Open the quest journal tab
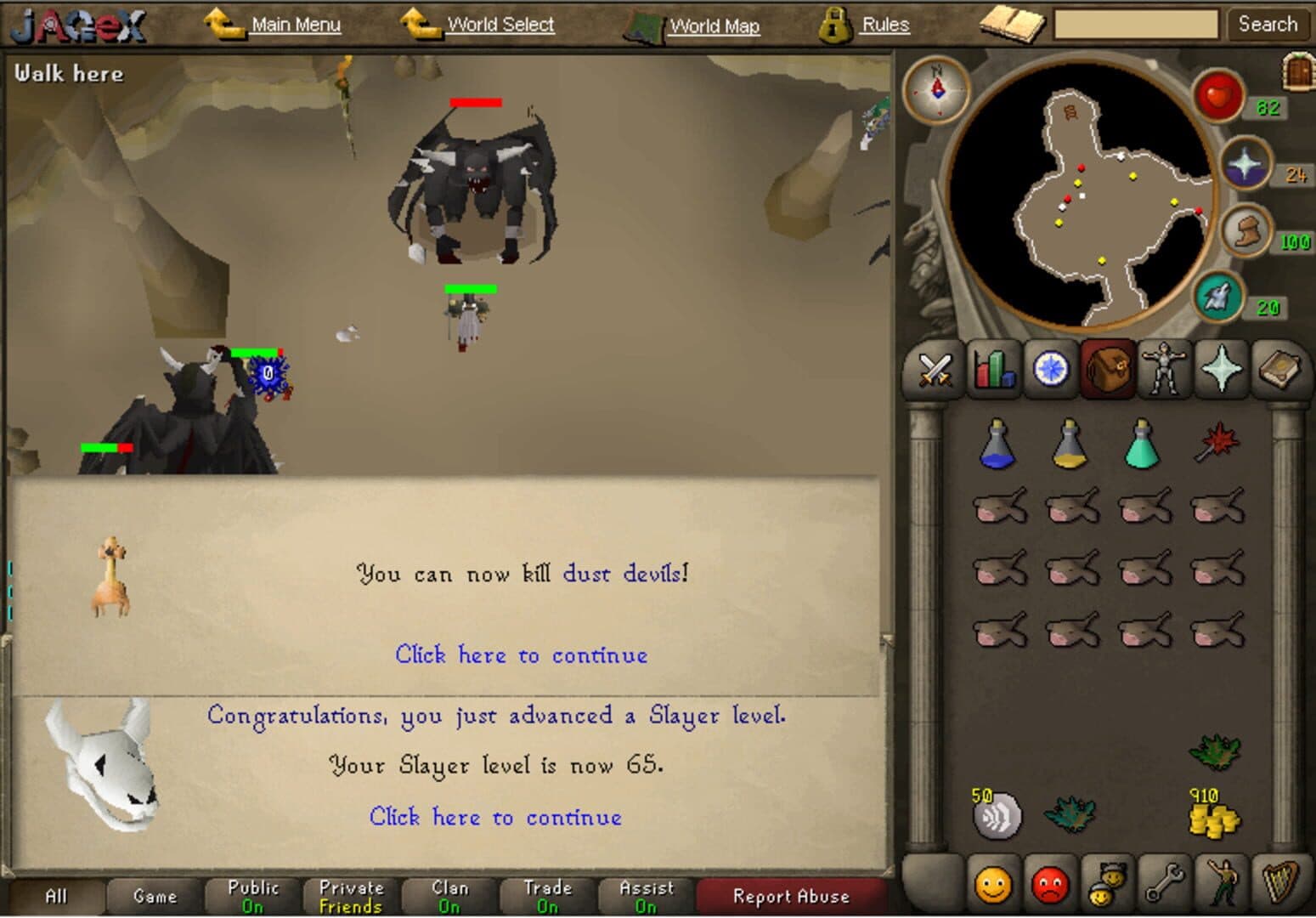The image size is (1316, 918). (1050, 371)
